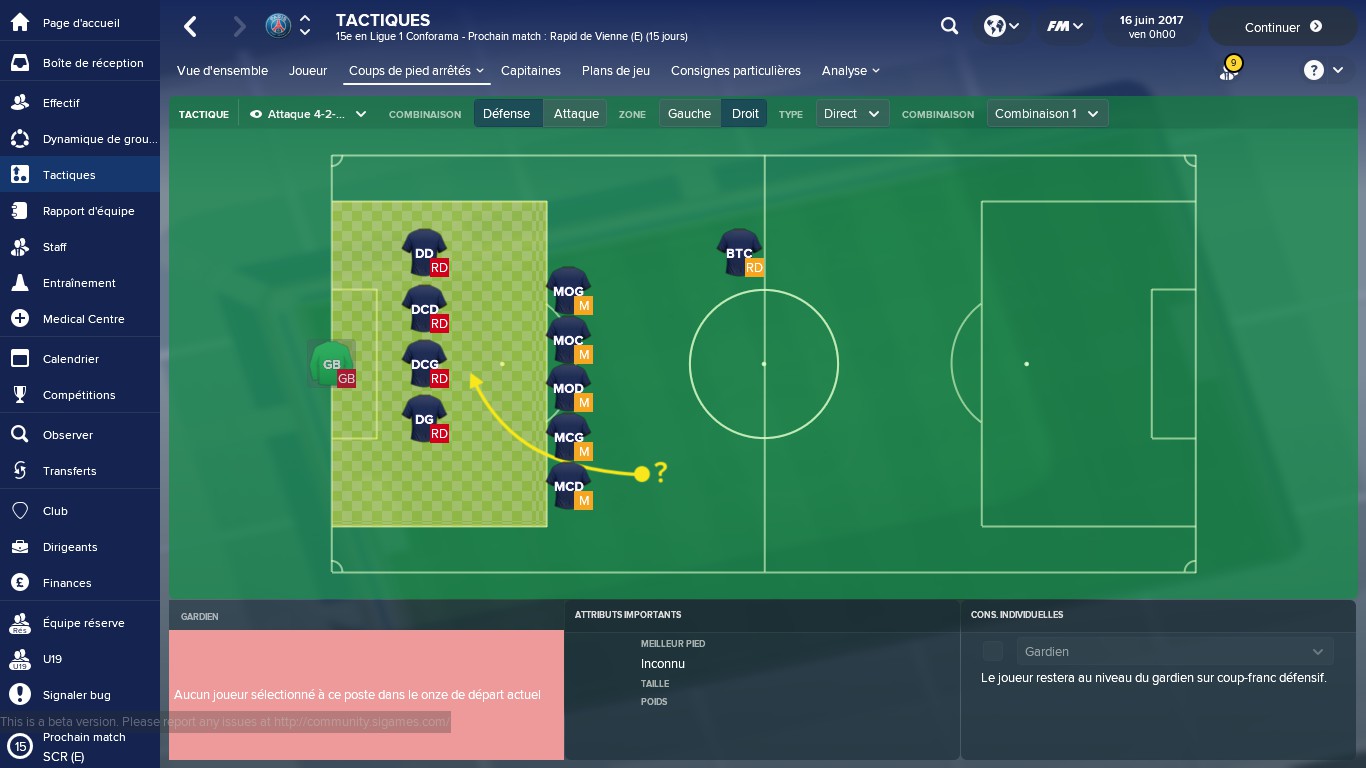This screenshot has height=768, width=1366.
Task: Click the Continuer button
Action: click(x=1283, y=27)
